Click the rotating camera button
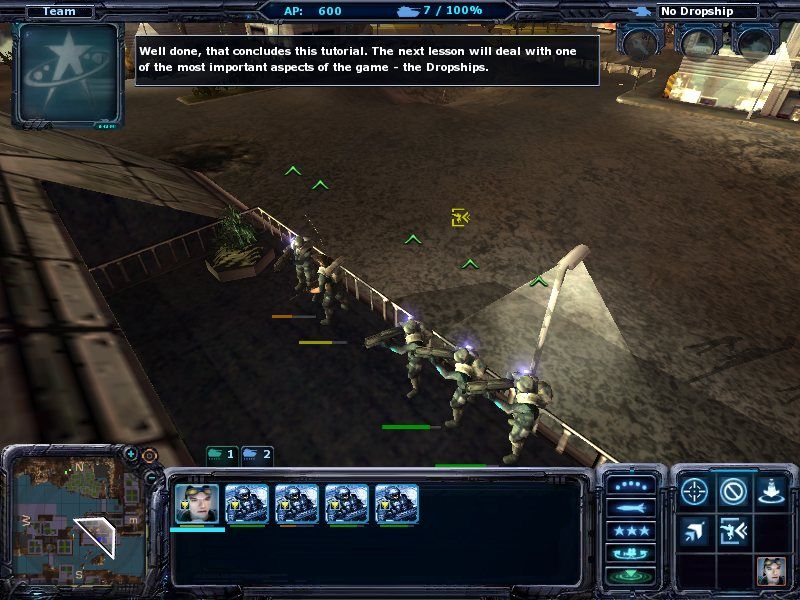The image size is (800, 600). pos(632,554)
